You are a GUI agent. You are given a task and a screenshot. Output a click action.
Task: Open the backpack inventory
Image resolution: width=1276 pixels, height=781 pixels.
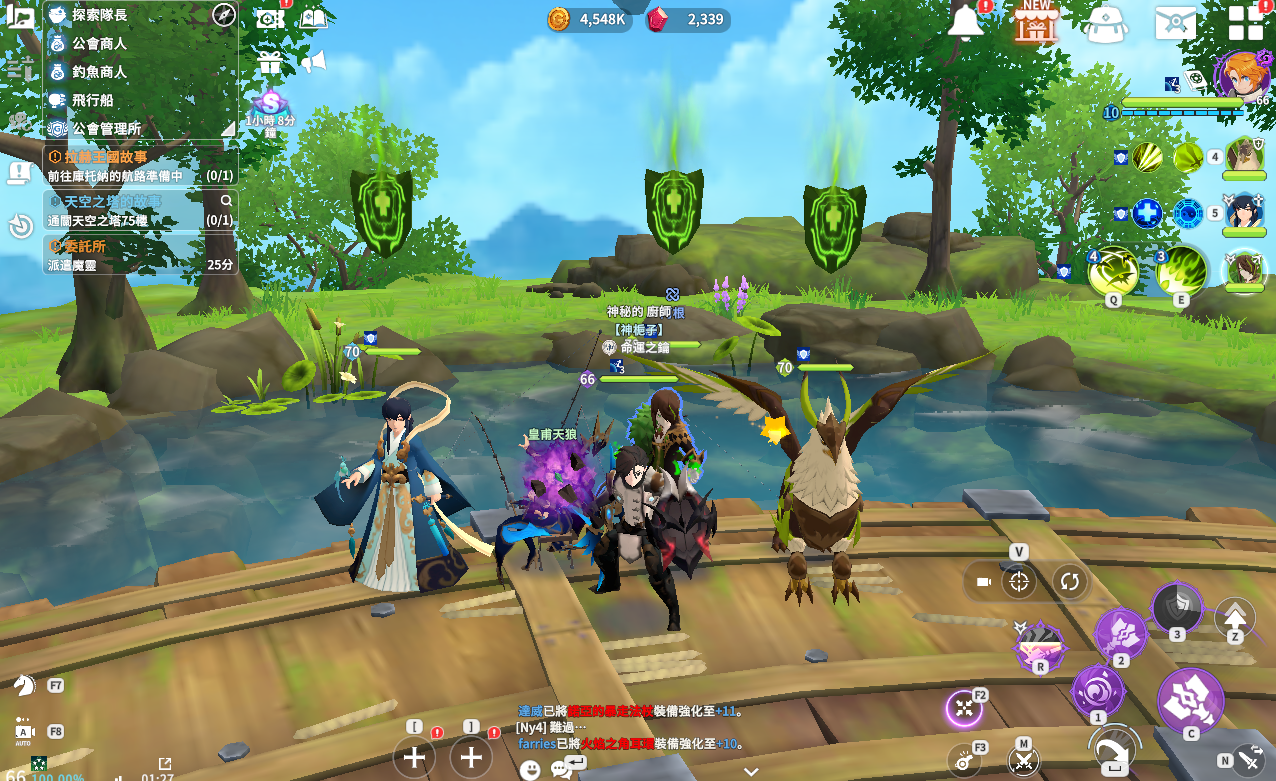[1106, 23]
